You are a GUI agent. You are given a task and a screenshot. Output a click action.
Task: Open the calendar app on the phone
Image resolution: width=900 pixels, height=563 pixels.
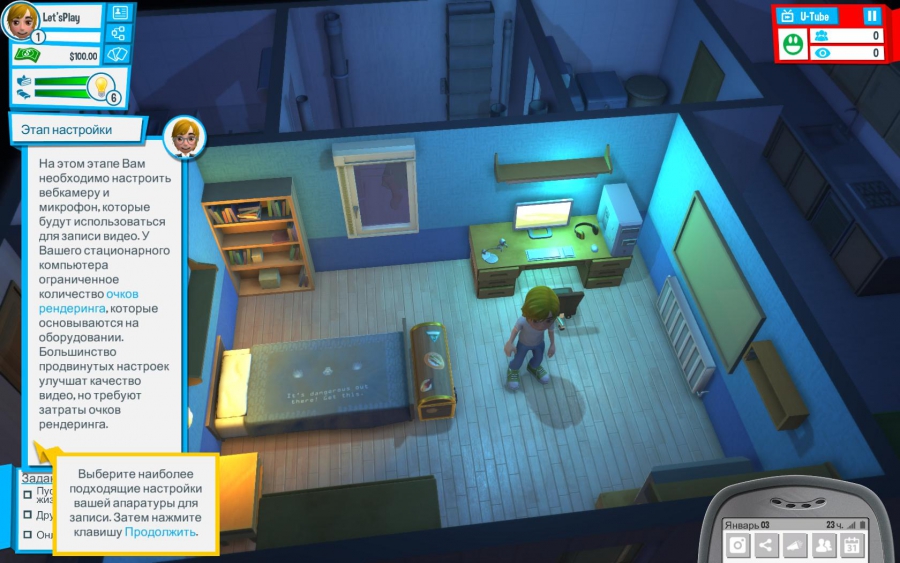pos(851,545)
